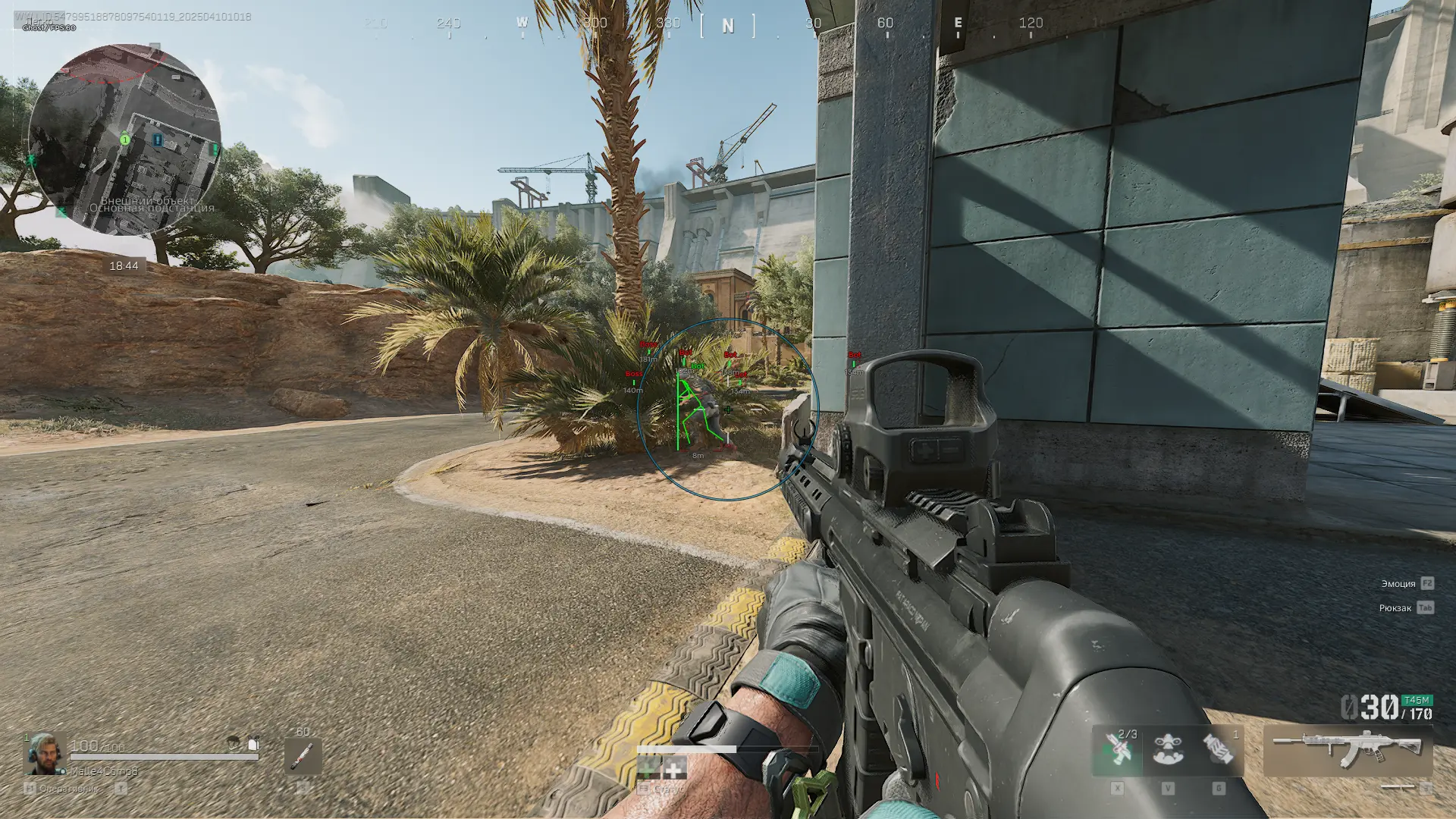Use the healing injector item slot
Screen dimensions: 1456x819
tap(303, 755)
